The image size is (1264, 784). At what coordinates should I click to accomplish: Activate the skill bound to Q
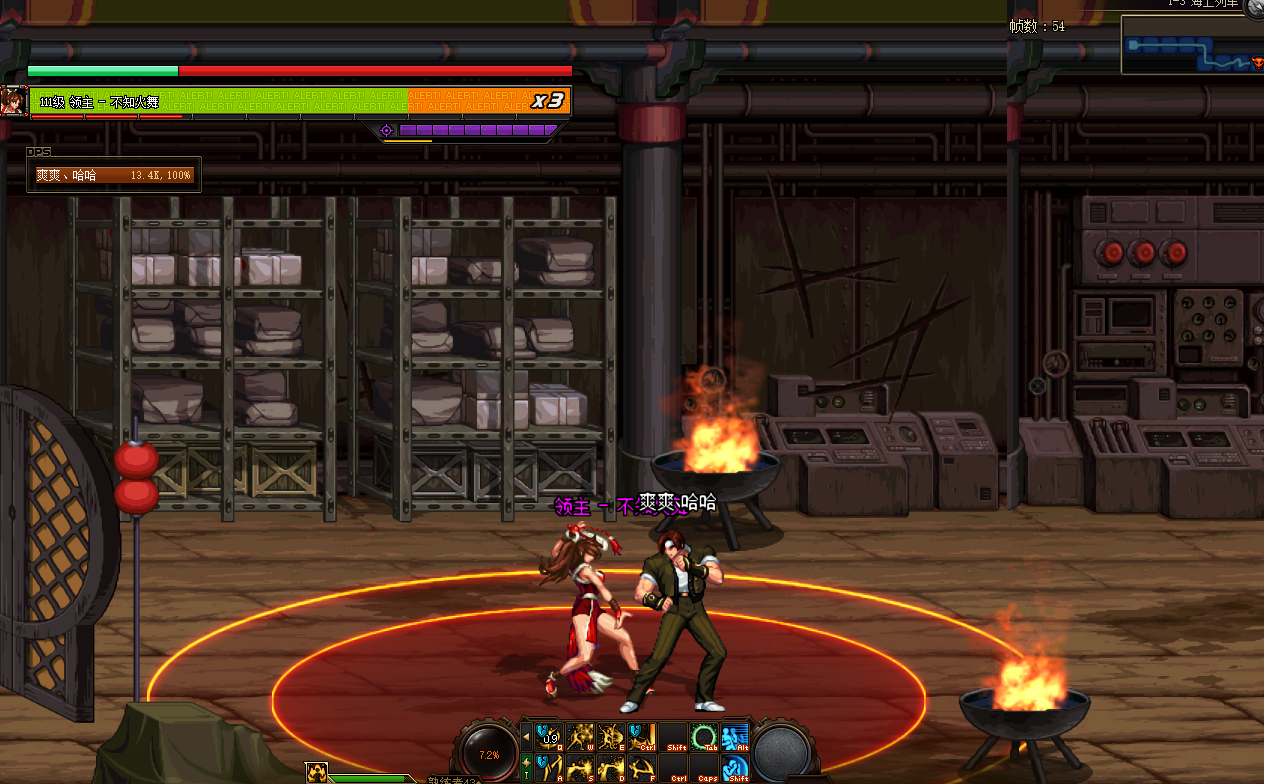[x=548, y=738]
